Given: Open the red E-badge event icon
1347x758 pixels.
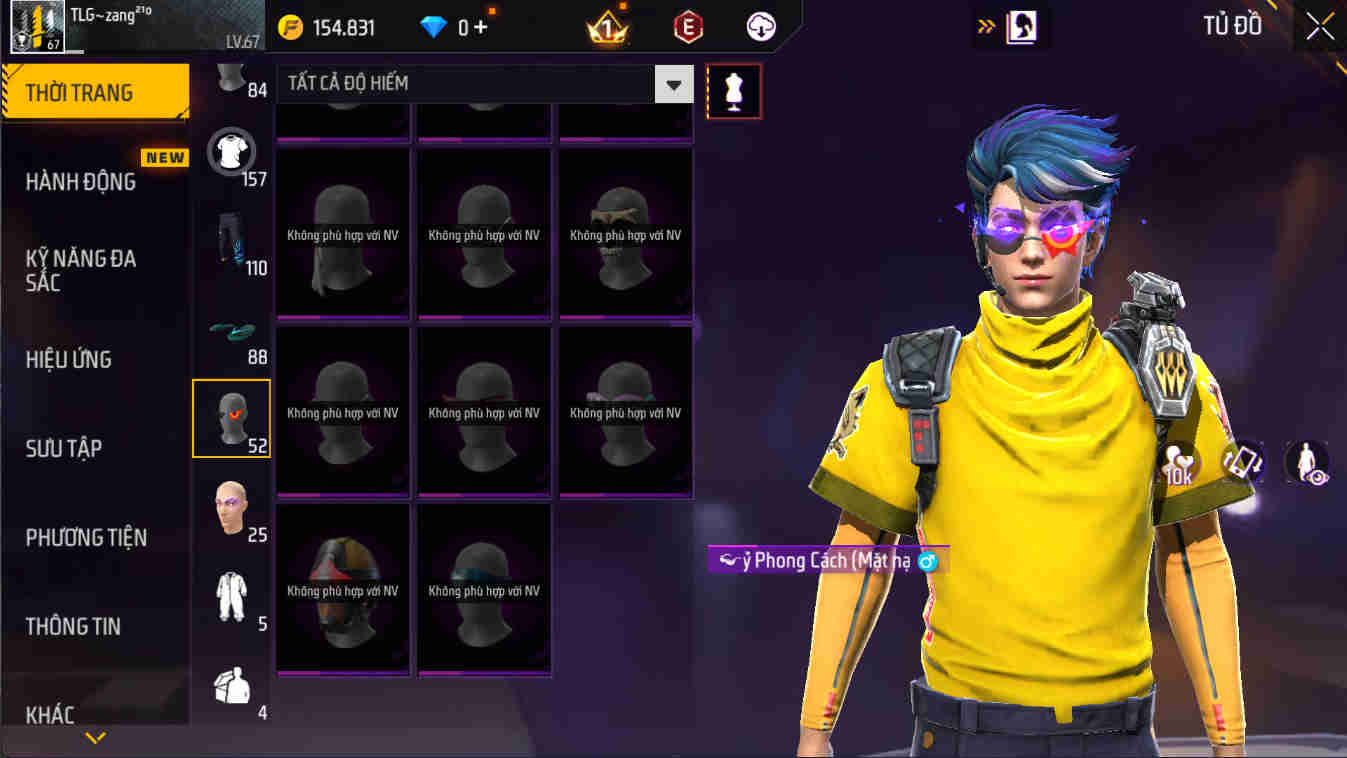Looking at the screenshot, I should click(x=688, y=27).
